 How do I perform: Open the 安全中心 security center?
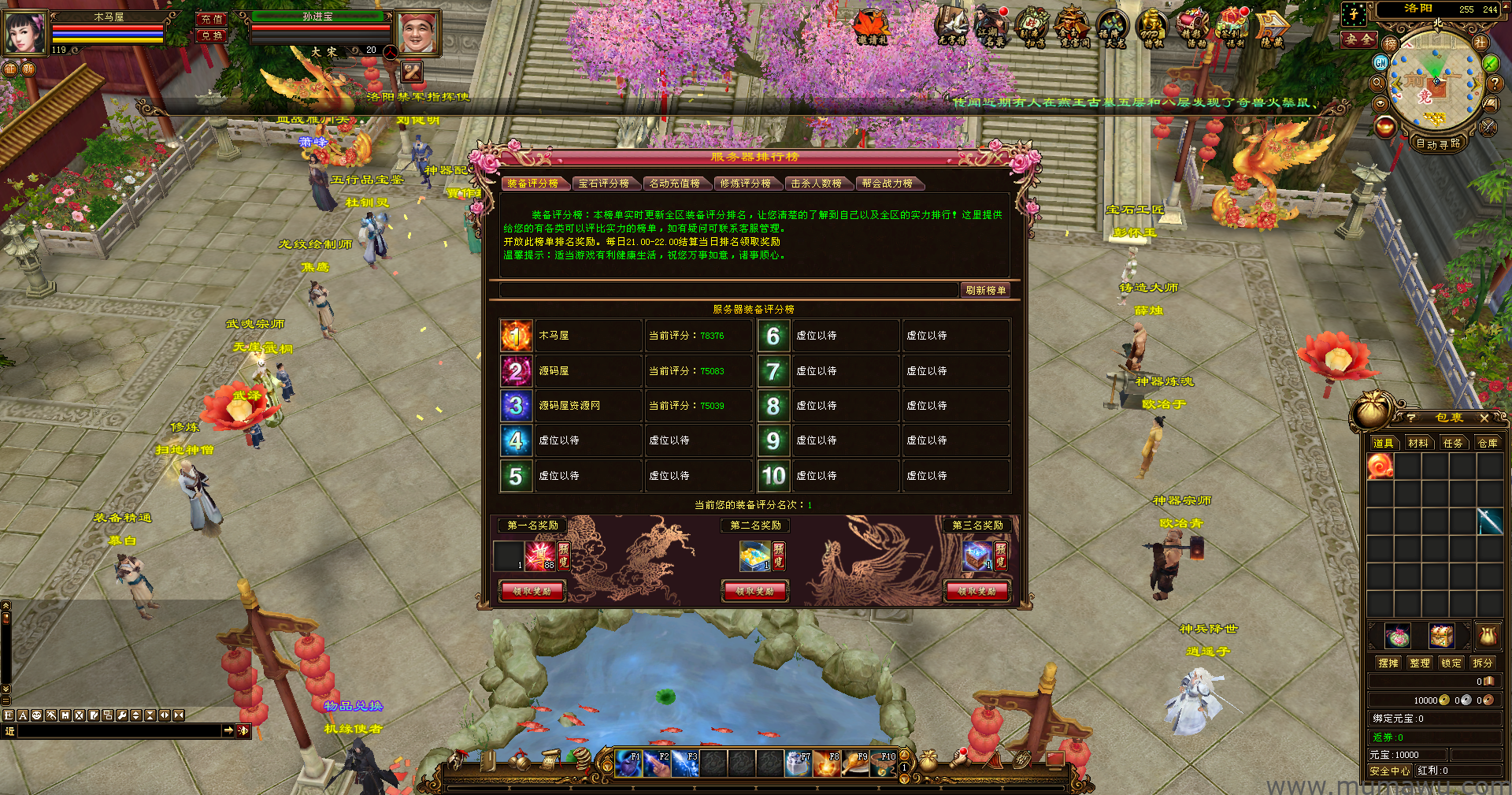(x=1390, y=771)
